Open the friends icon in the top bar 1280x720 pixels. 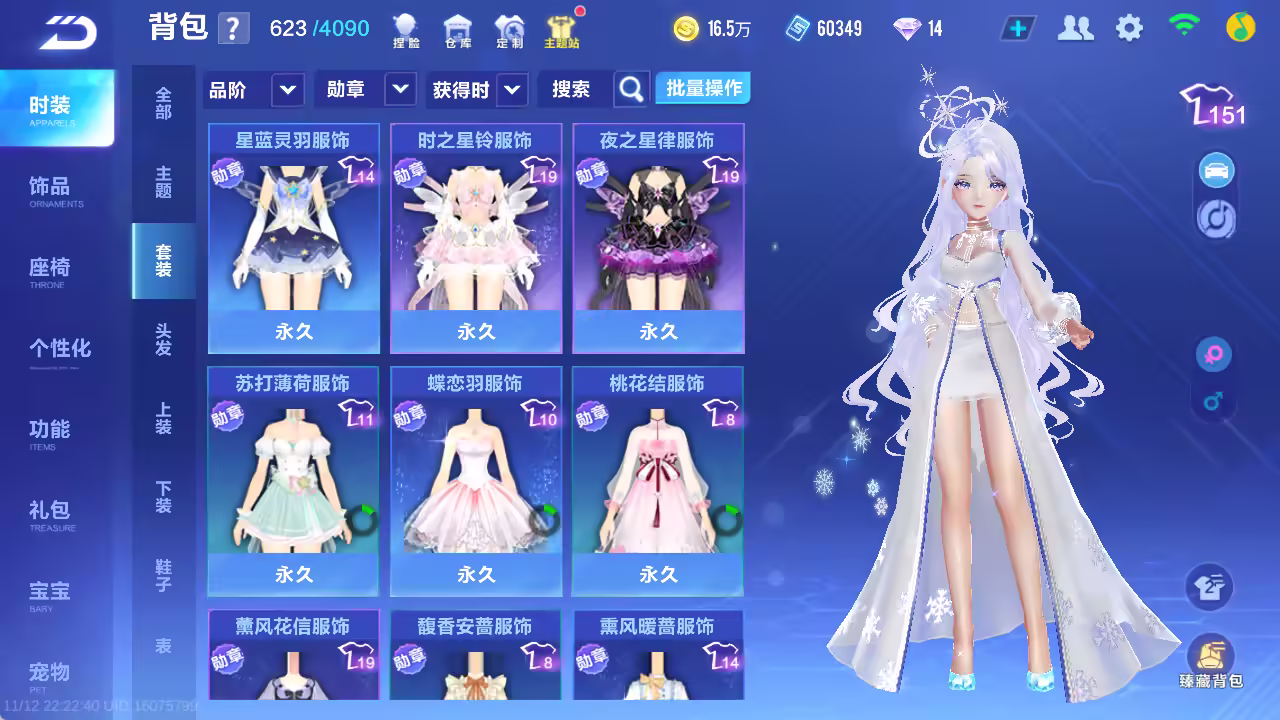tap(1075, 28)
